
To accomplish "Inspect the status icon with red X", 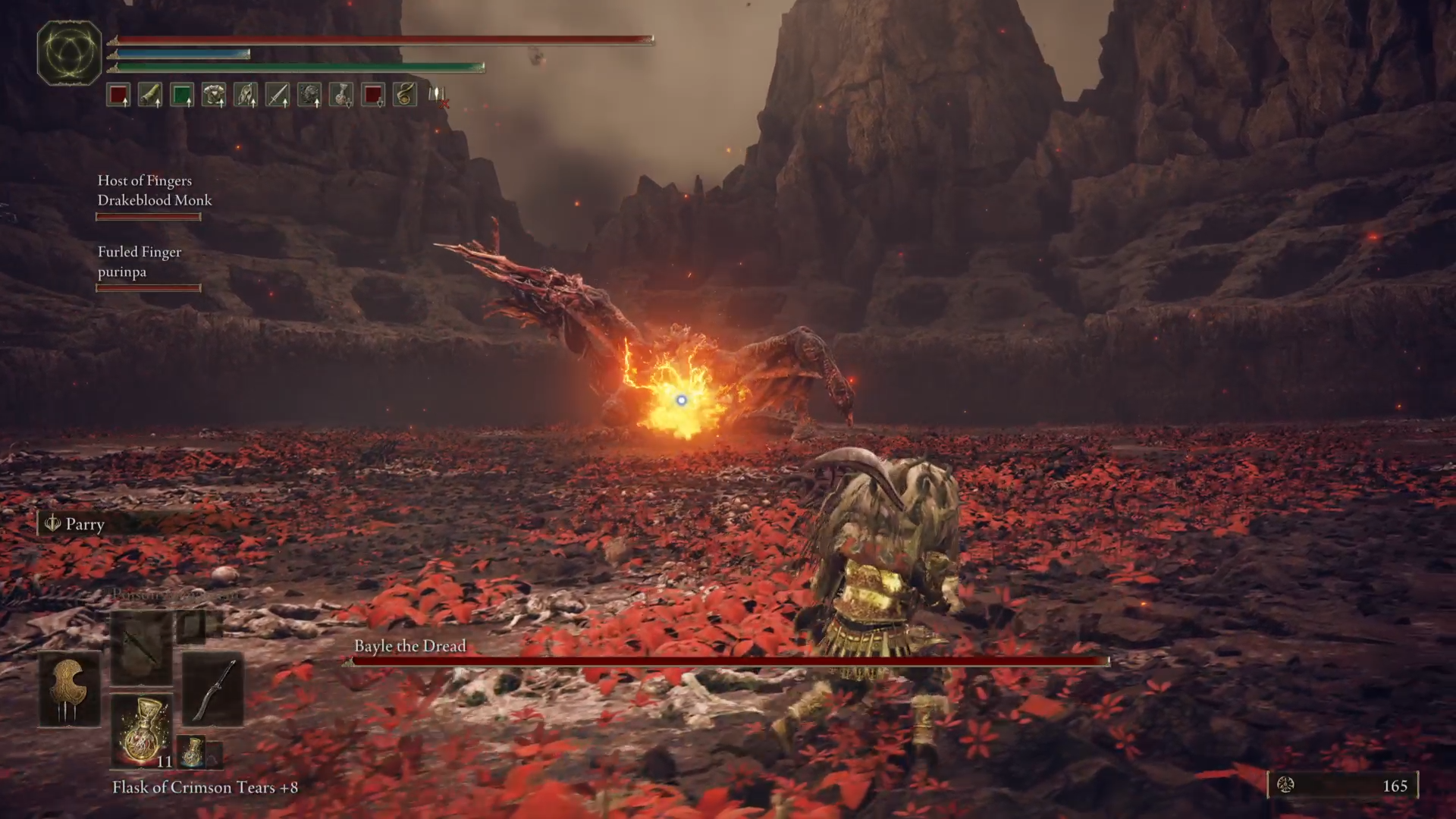I will (x=438, y=96).
